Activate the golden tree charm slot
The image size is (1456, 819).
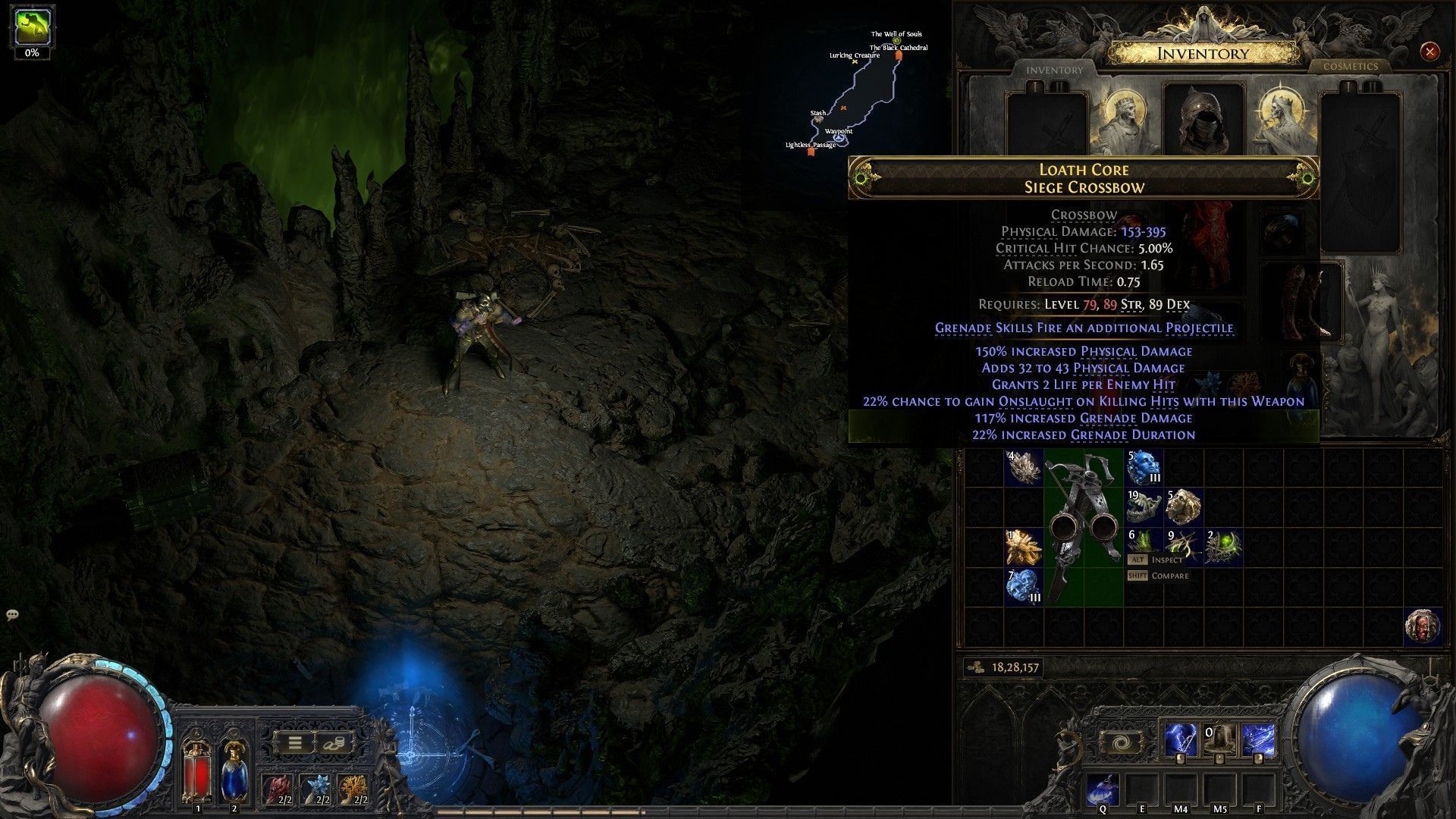click(353, 789)
